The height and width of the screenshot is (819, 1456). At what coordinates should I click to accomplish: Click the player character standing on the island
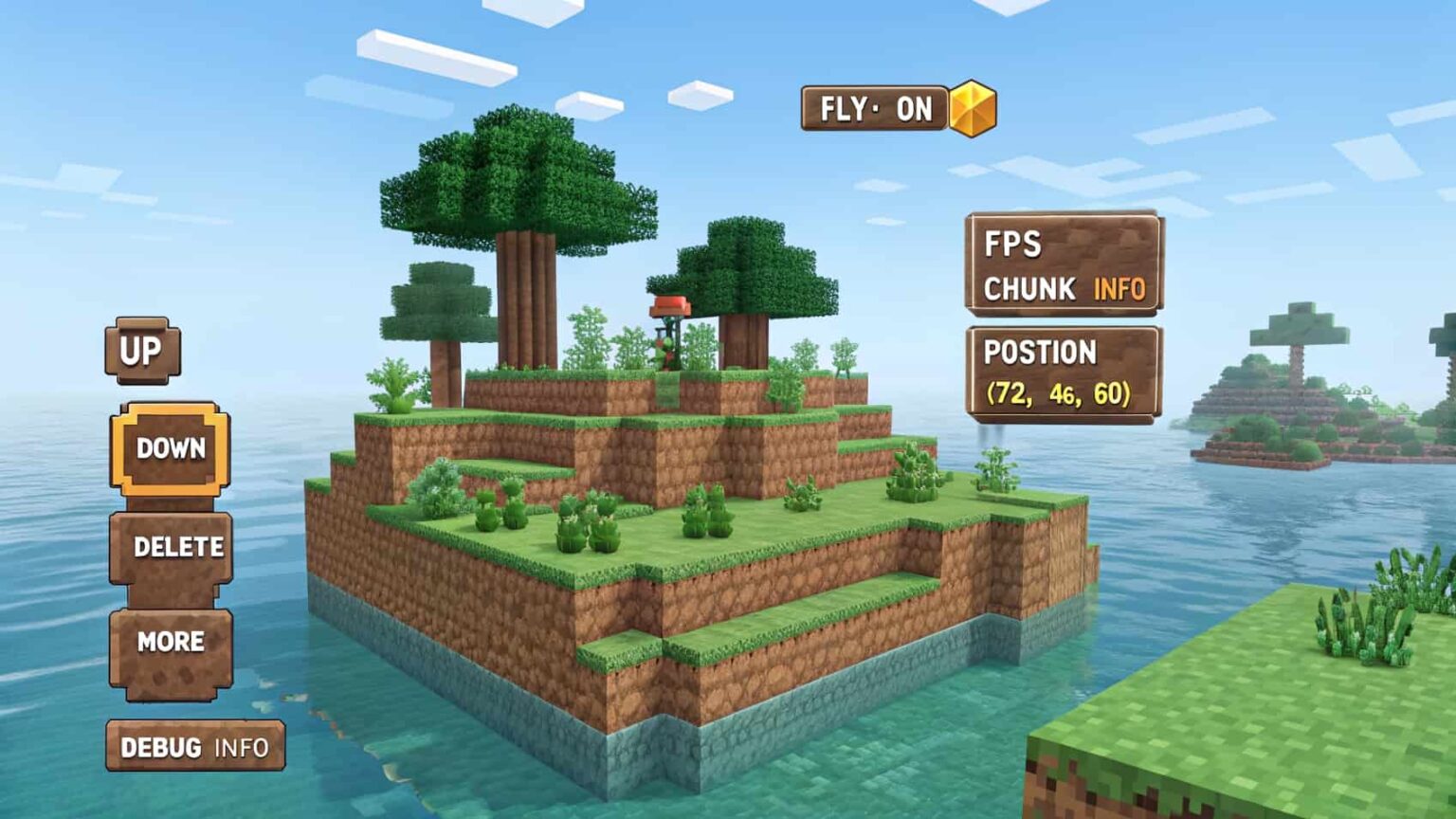point(669,330)
